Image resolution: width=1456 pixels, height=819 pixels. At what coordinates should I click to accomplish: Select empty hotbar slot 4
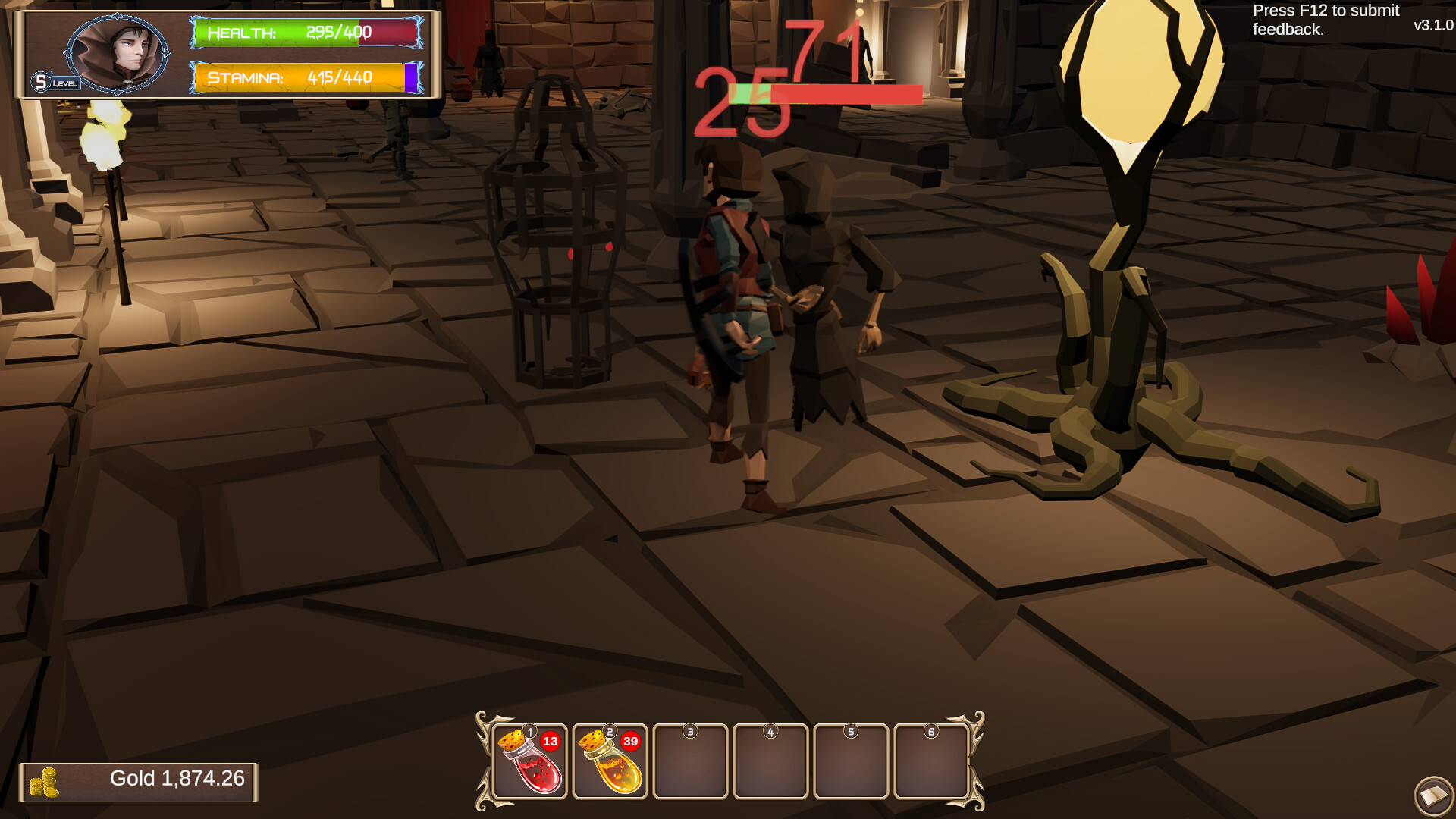pyautogui.click(x=771, y=762)
